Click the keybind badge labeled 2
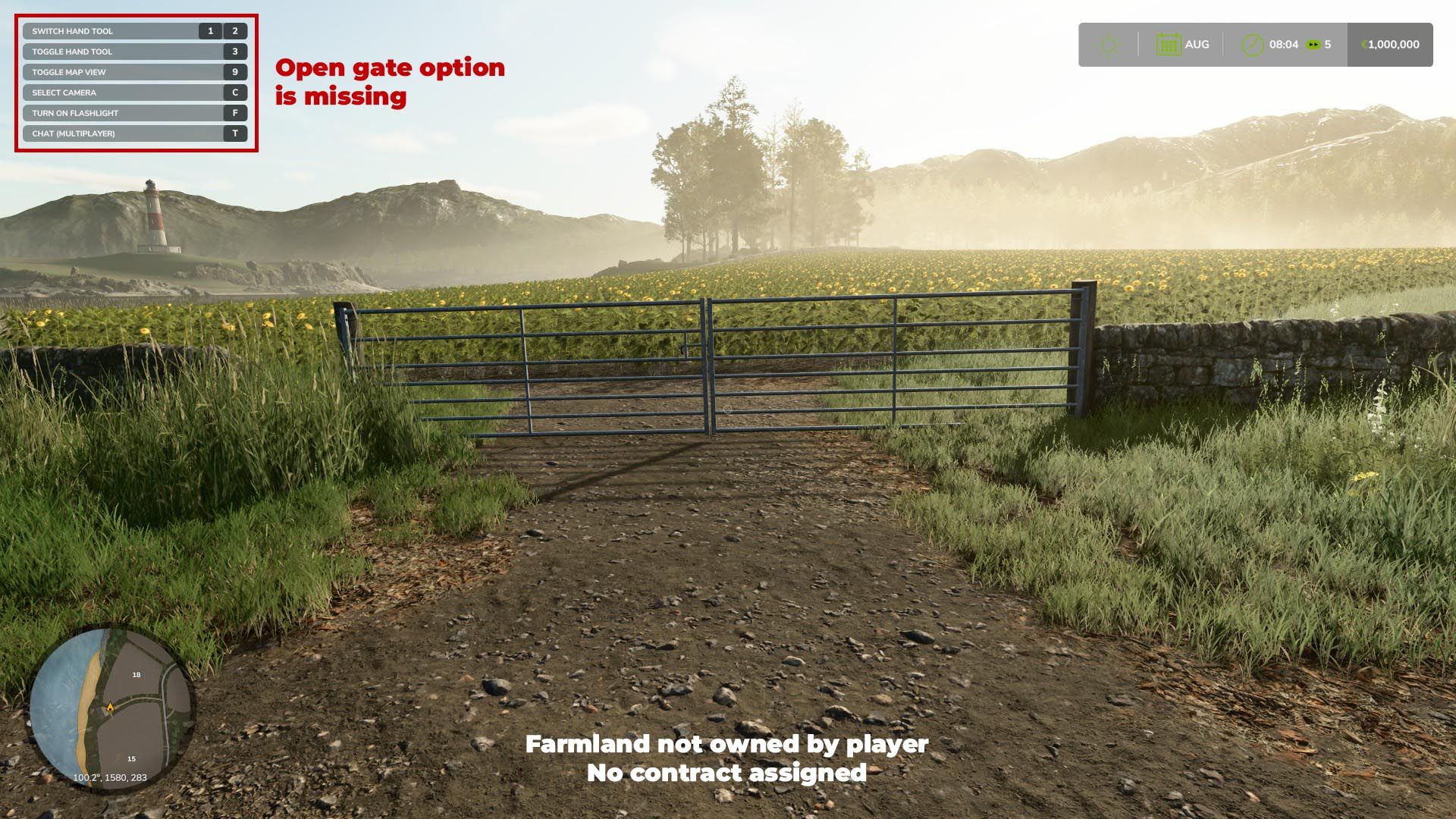1456x819 pixels. click(234, 31)
